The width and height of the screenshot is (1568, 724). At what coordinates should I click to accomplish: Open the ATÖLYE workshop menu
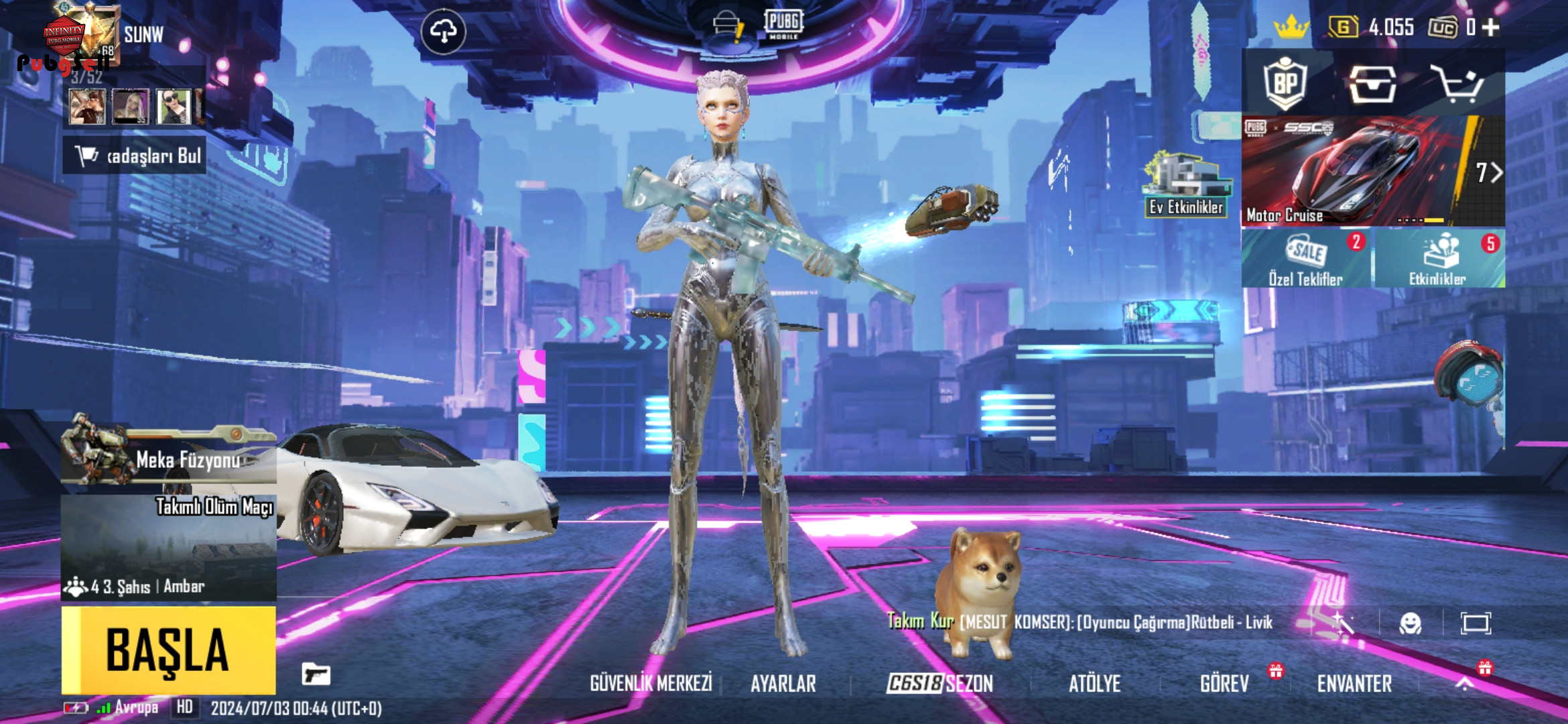tap(1094, 683)
